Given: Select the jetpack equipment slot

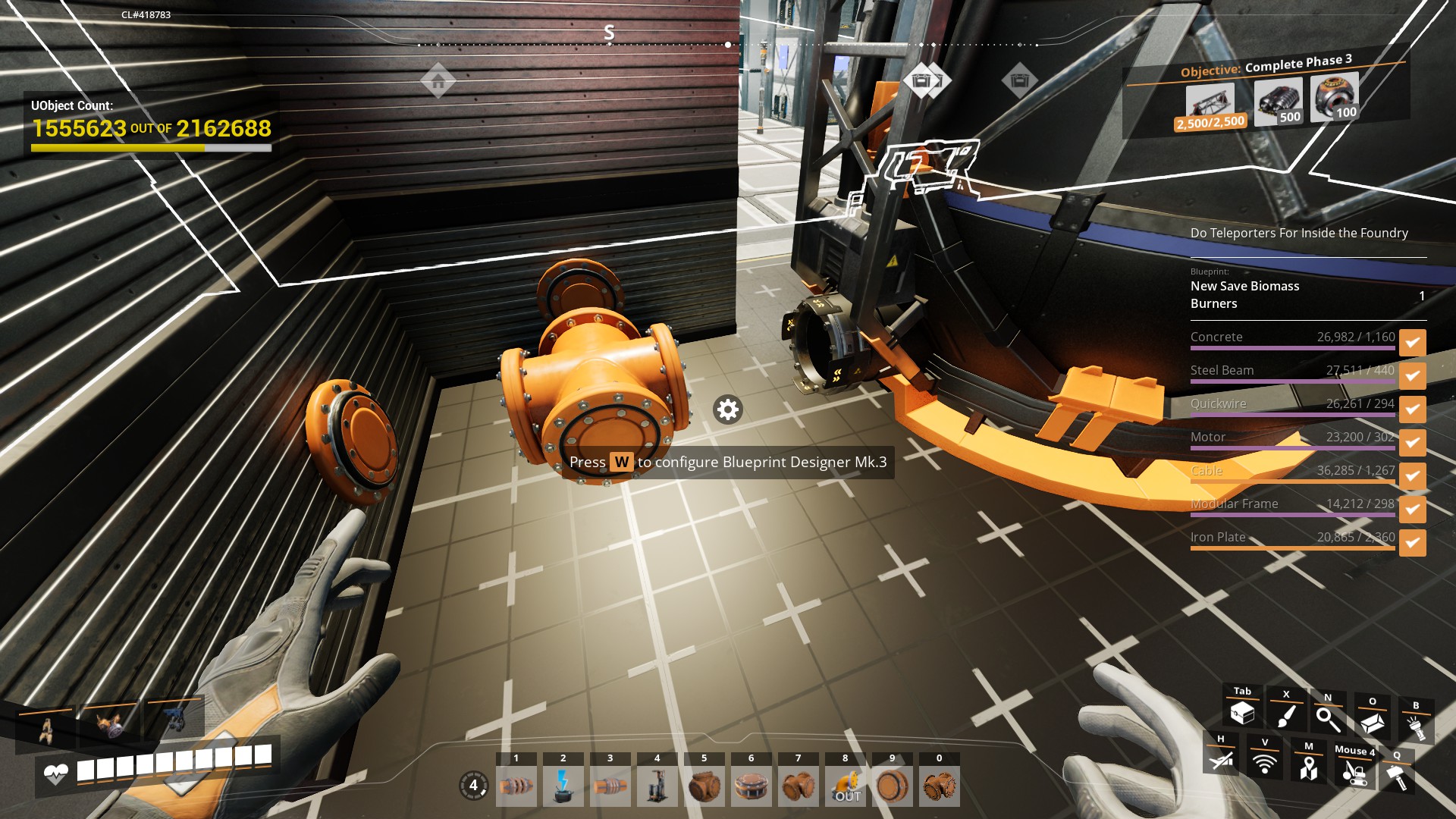Looking at the screenshot, I should [47, 730].
